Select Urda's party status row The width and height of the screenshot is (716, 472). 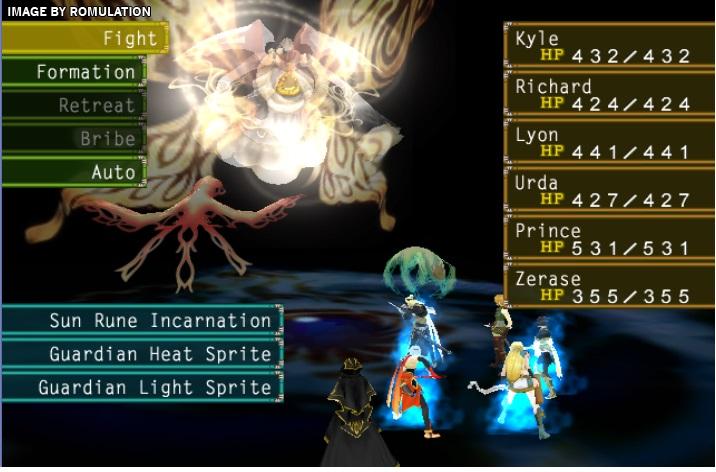(607, 191)
